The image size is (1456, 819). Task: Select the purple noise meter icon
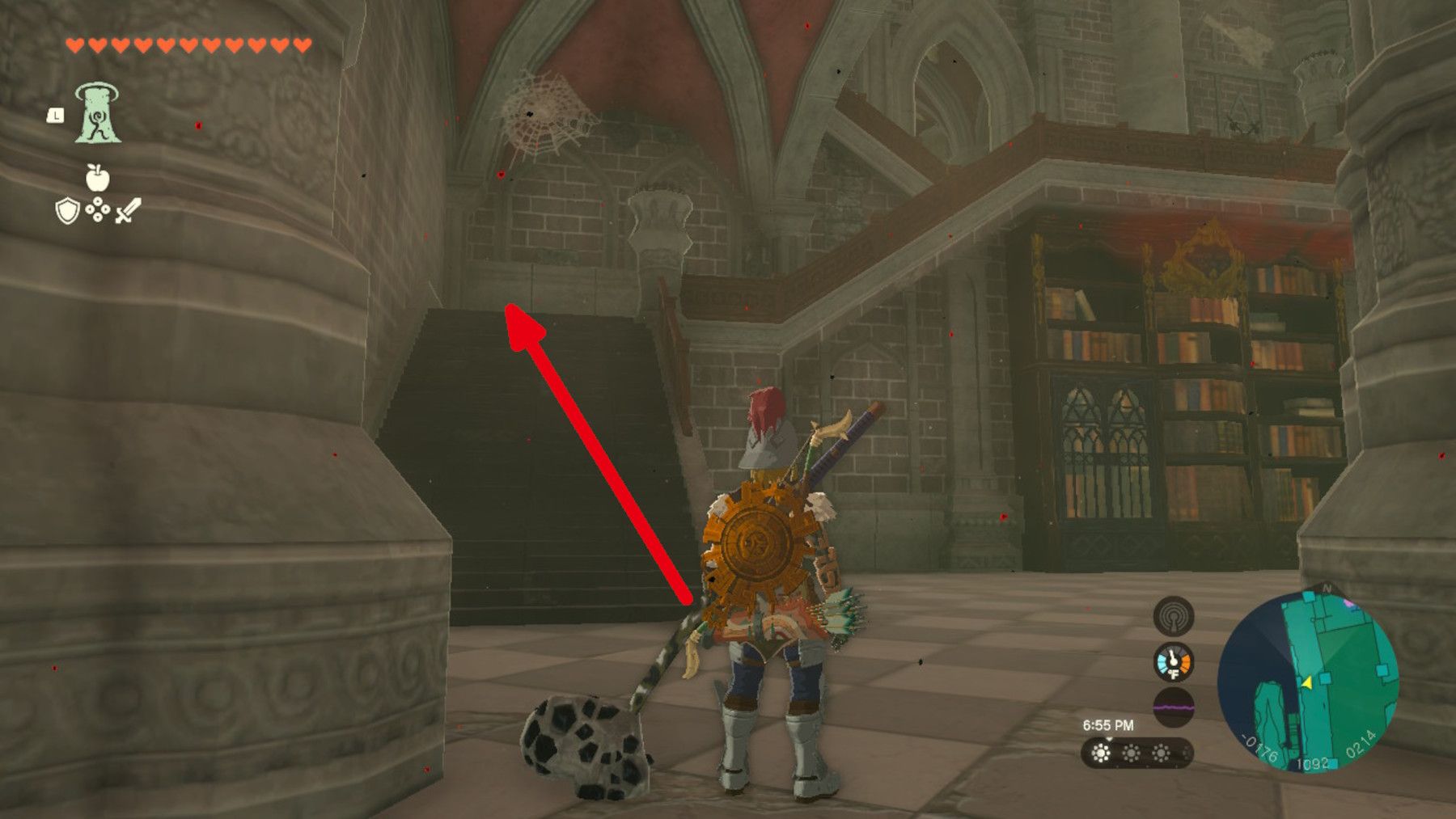point(1173,706)
